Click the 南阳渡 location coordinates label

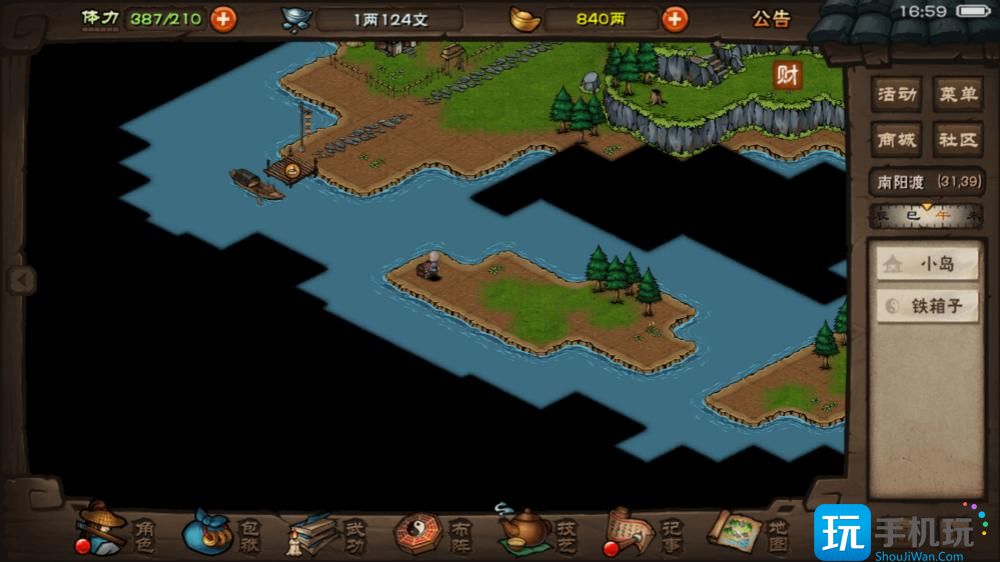coord(927,182)
